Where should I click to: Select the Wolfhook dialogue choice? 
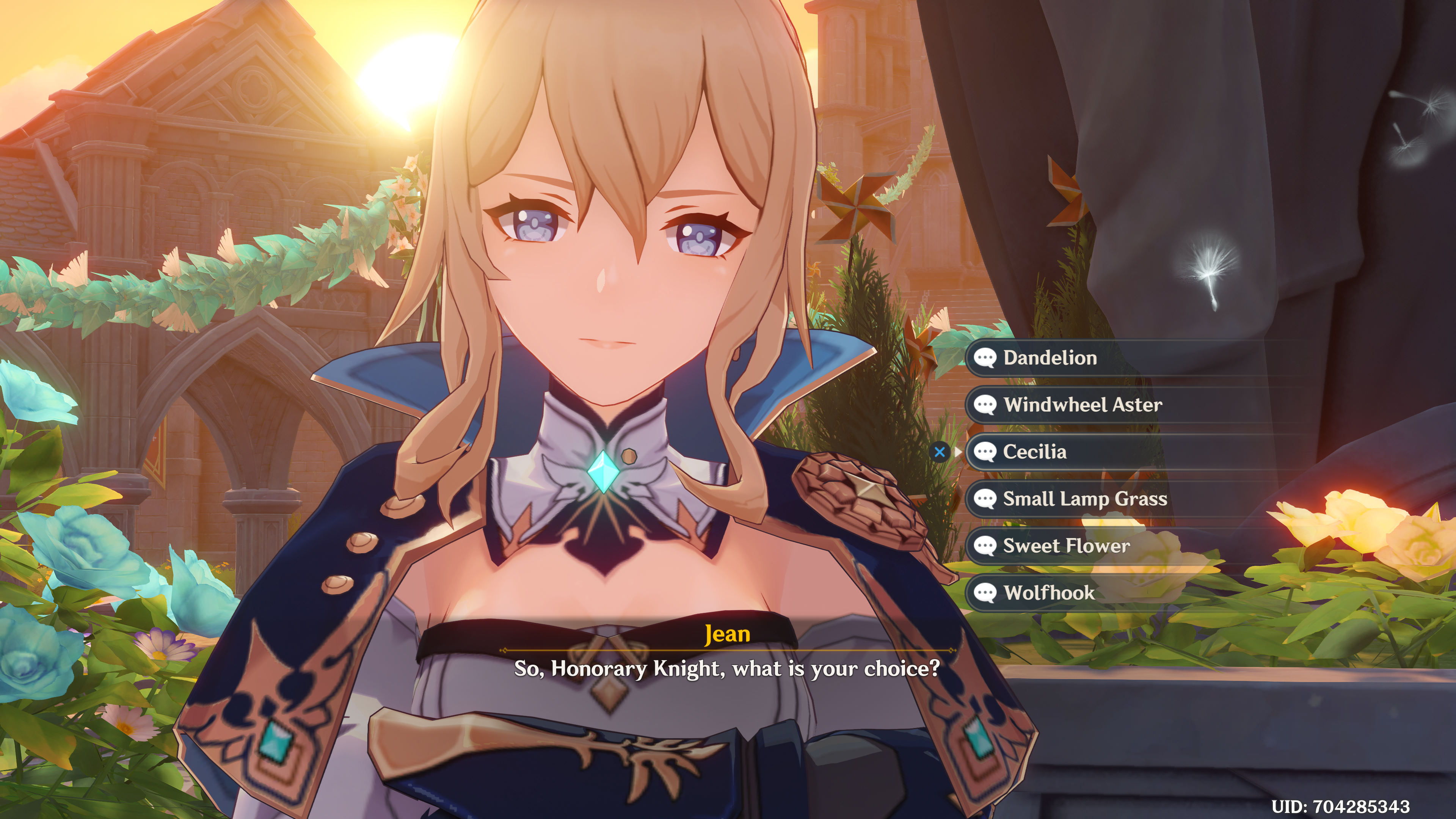pos(1049,592)
